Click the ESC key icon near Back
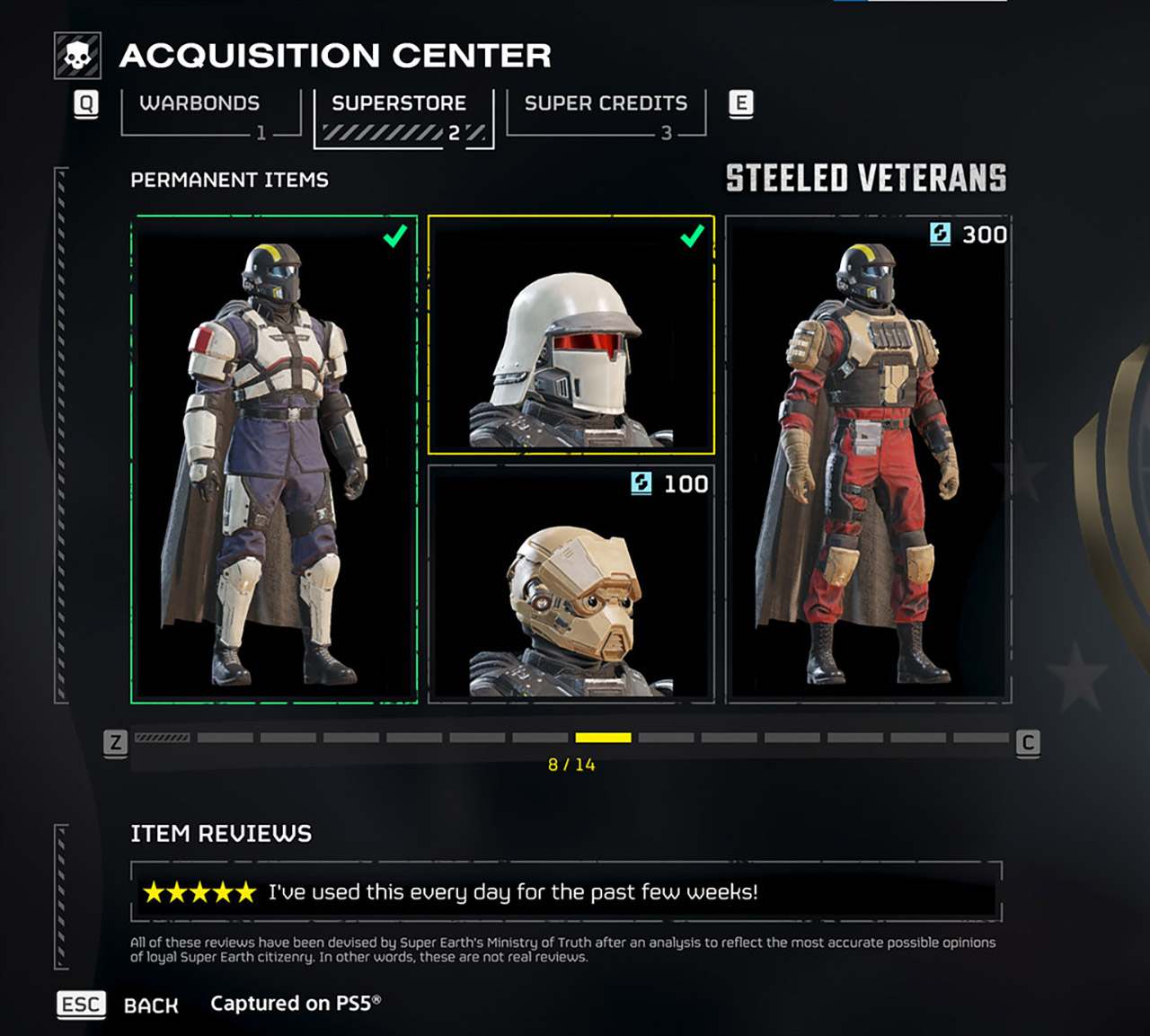 (x=80, y=1005)
